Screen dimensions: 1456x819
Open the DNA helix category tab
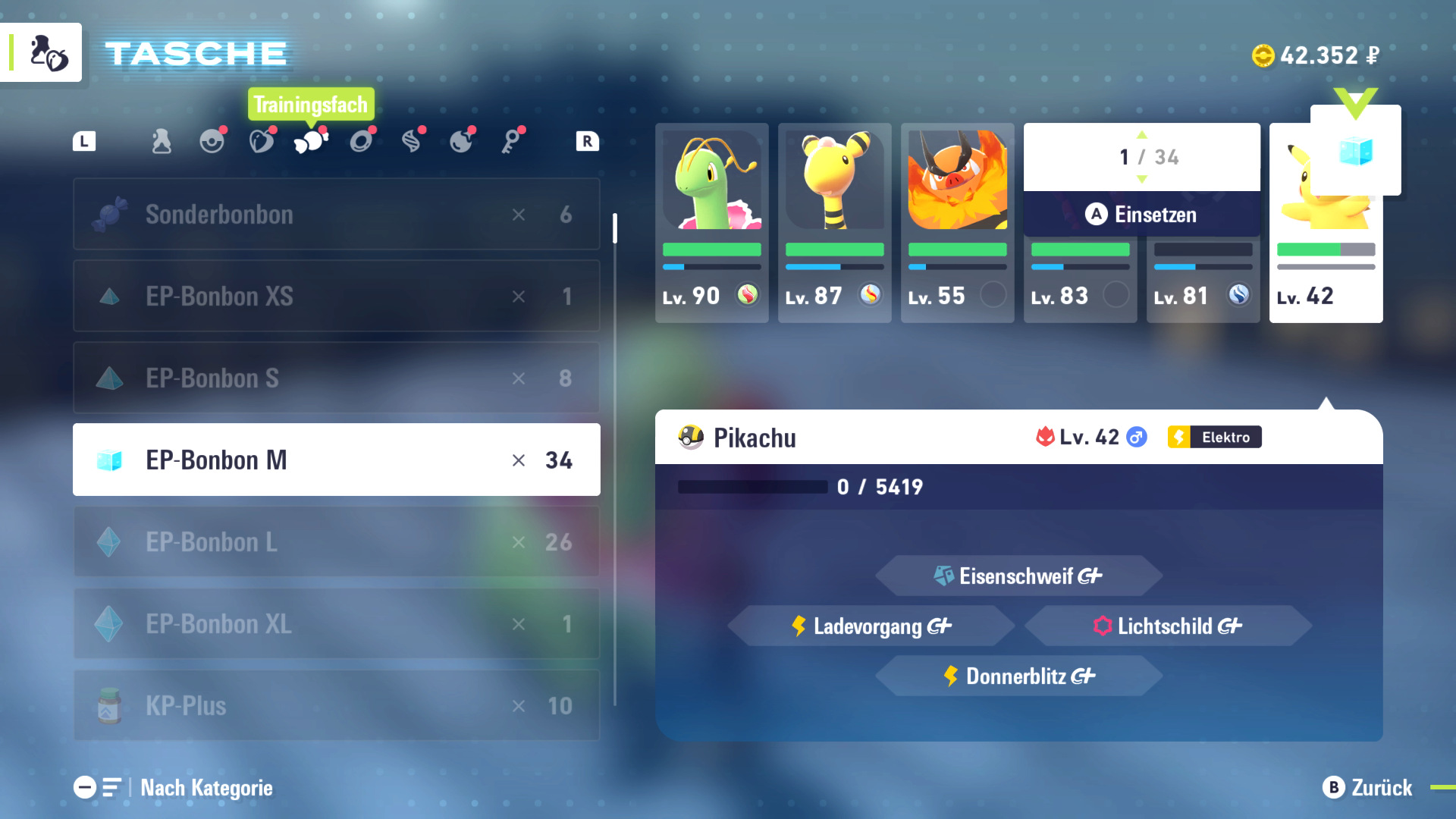(411, 141)
